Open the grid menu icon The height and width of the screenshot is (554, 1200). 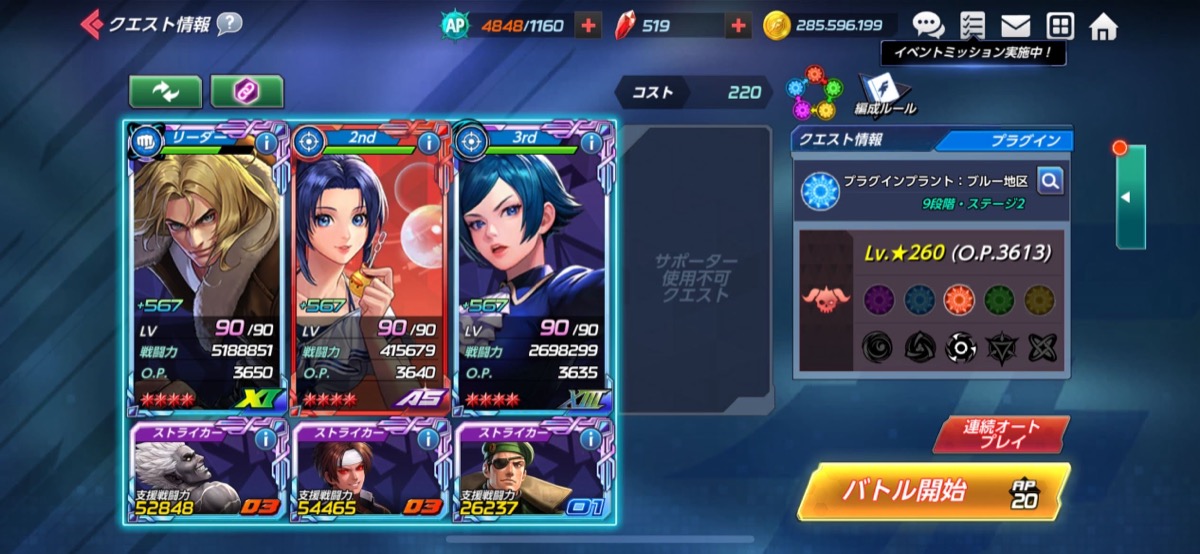(1060, 26)
